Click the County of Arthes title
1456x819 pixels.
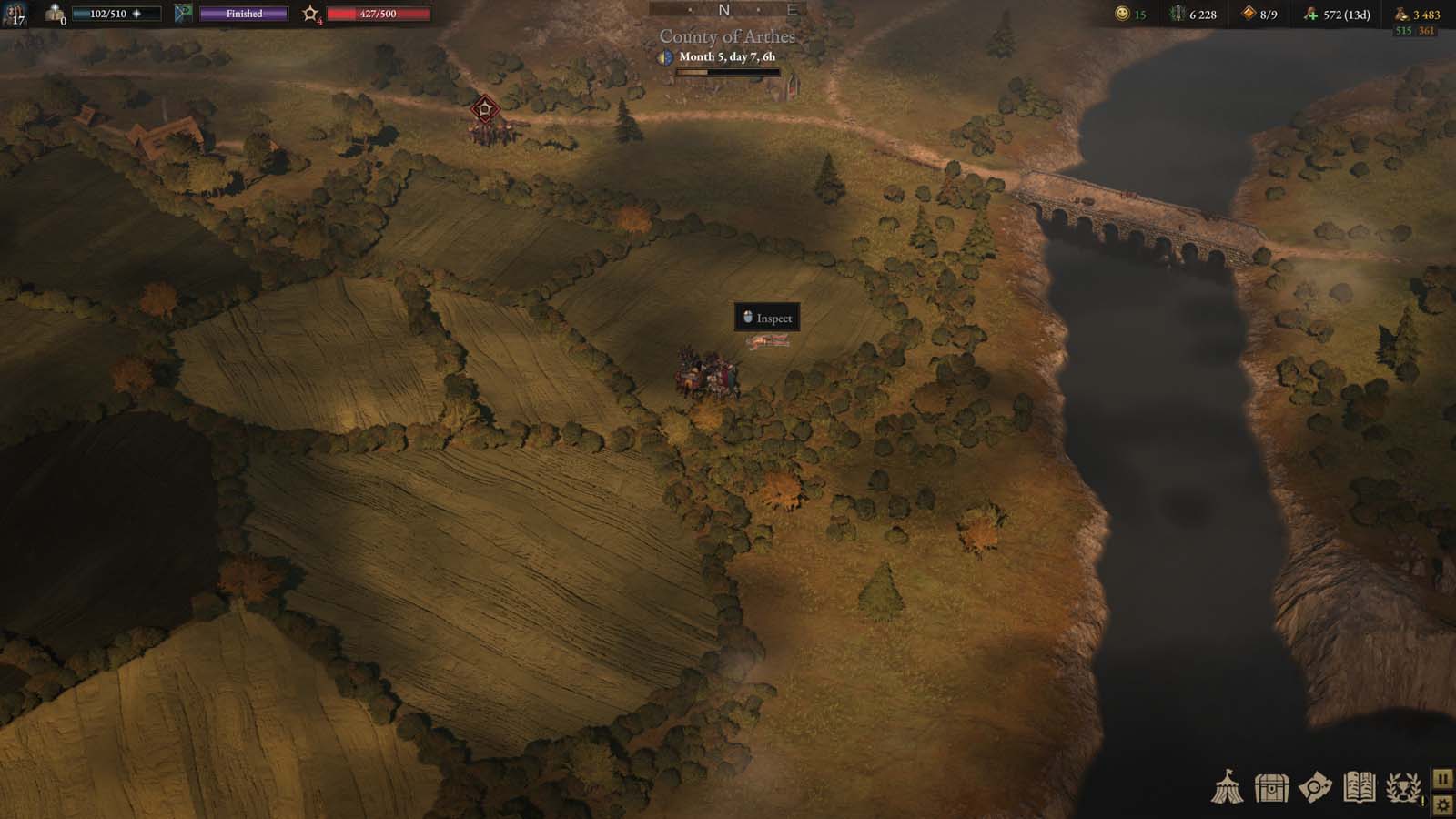click(726, 36)
